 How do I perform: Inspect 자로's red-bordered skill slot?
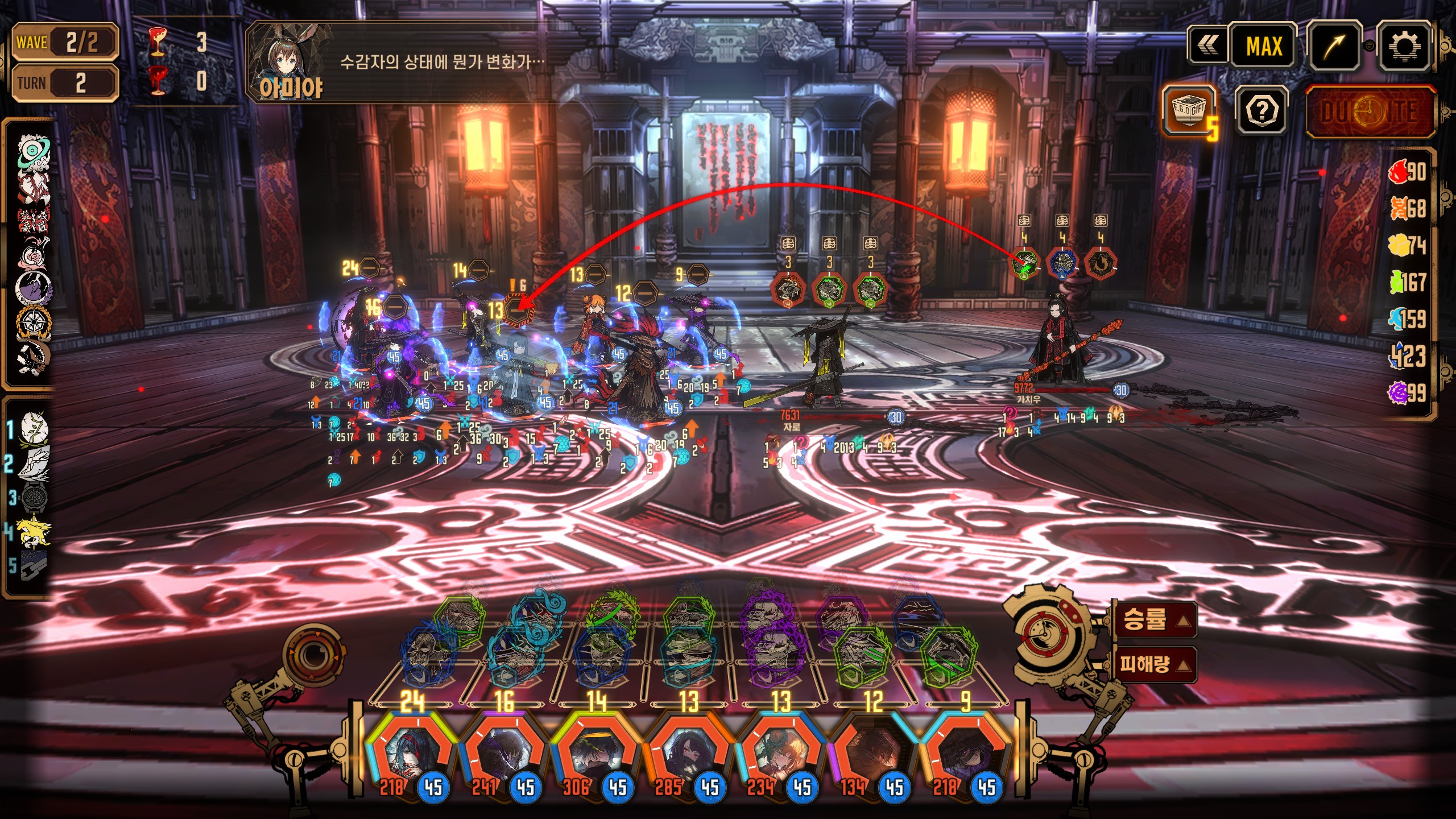(x=788, y=289)
